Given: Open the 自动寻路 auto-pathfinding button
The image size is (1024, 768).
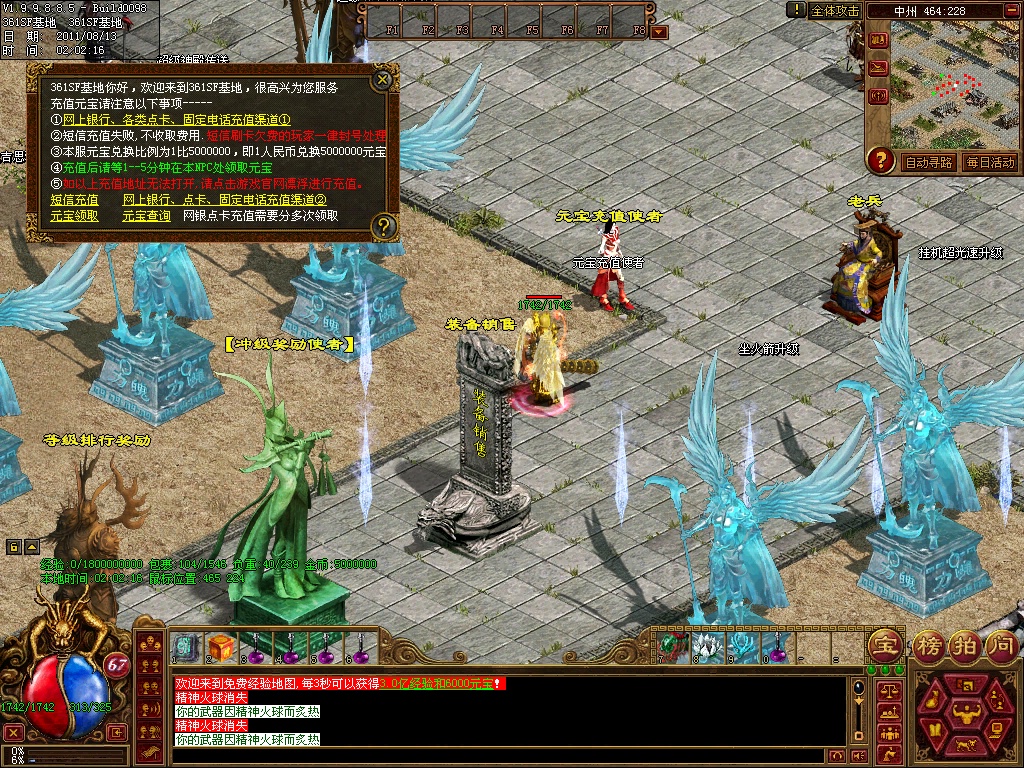Looking at the screenshot, I should [928, 162].
